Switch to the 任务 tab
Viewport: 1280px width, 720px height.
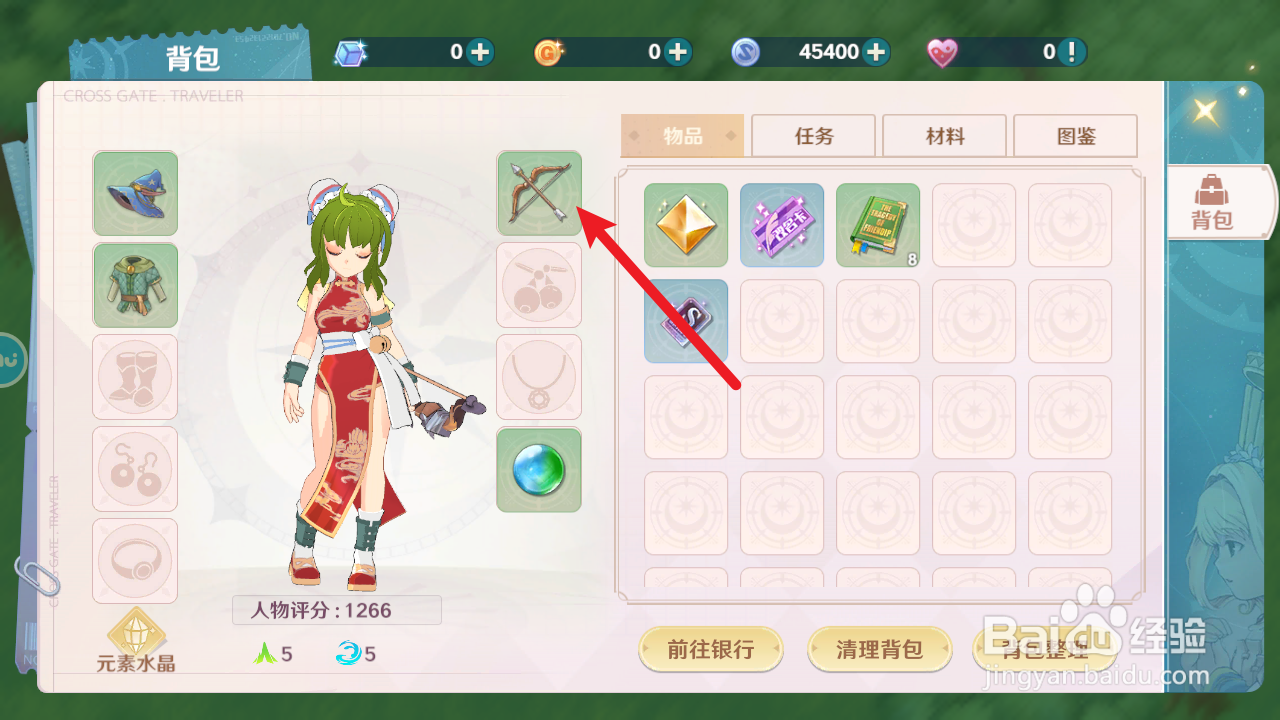tap(813, 135)
